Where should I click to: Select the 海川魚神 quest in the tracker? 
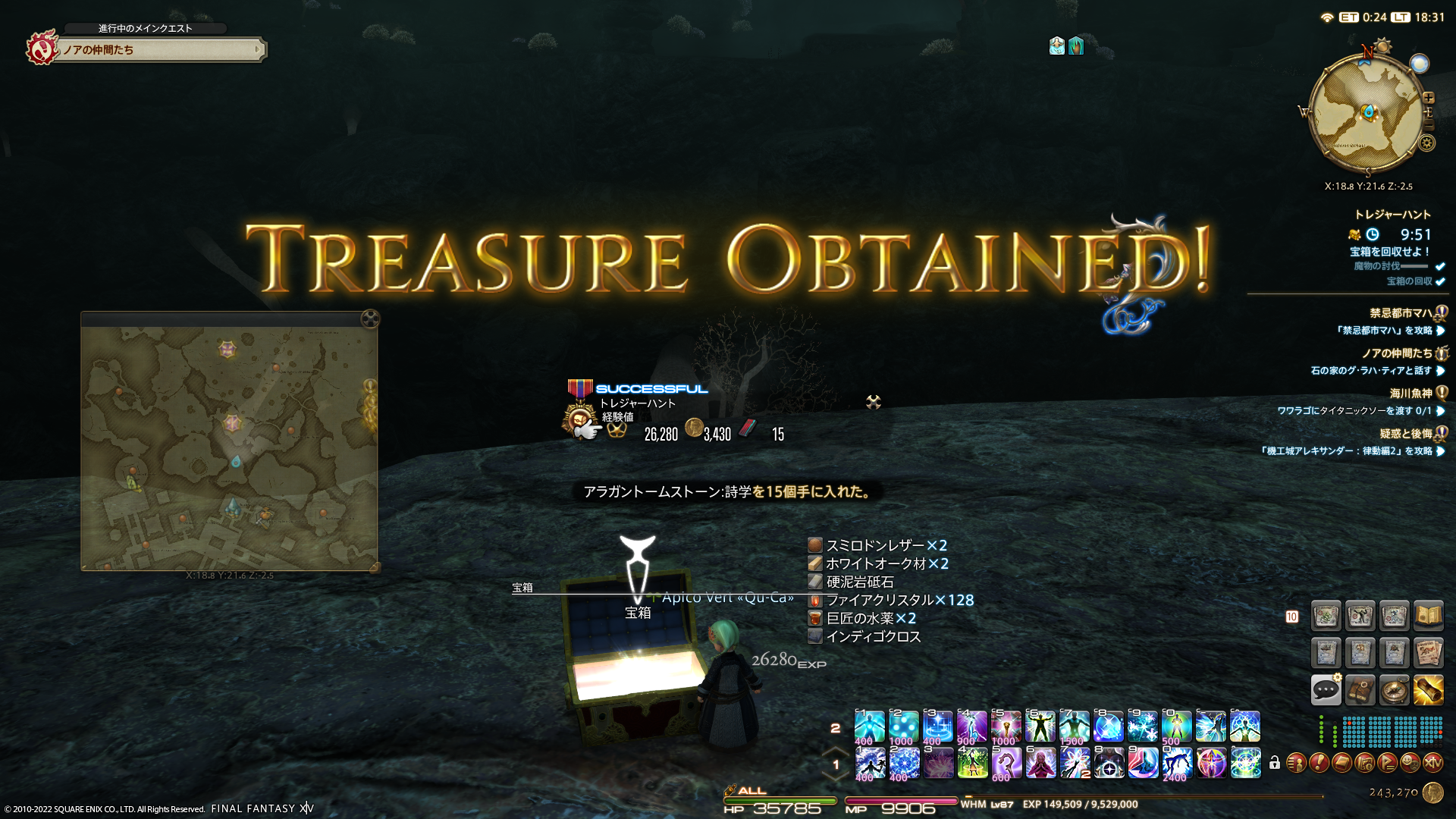tap(1410, 394)
